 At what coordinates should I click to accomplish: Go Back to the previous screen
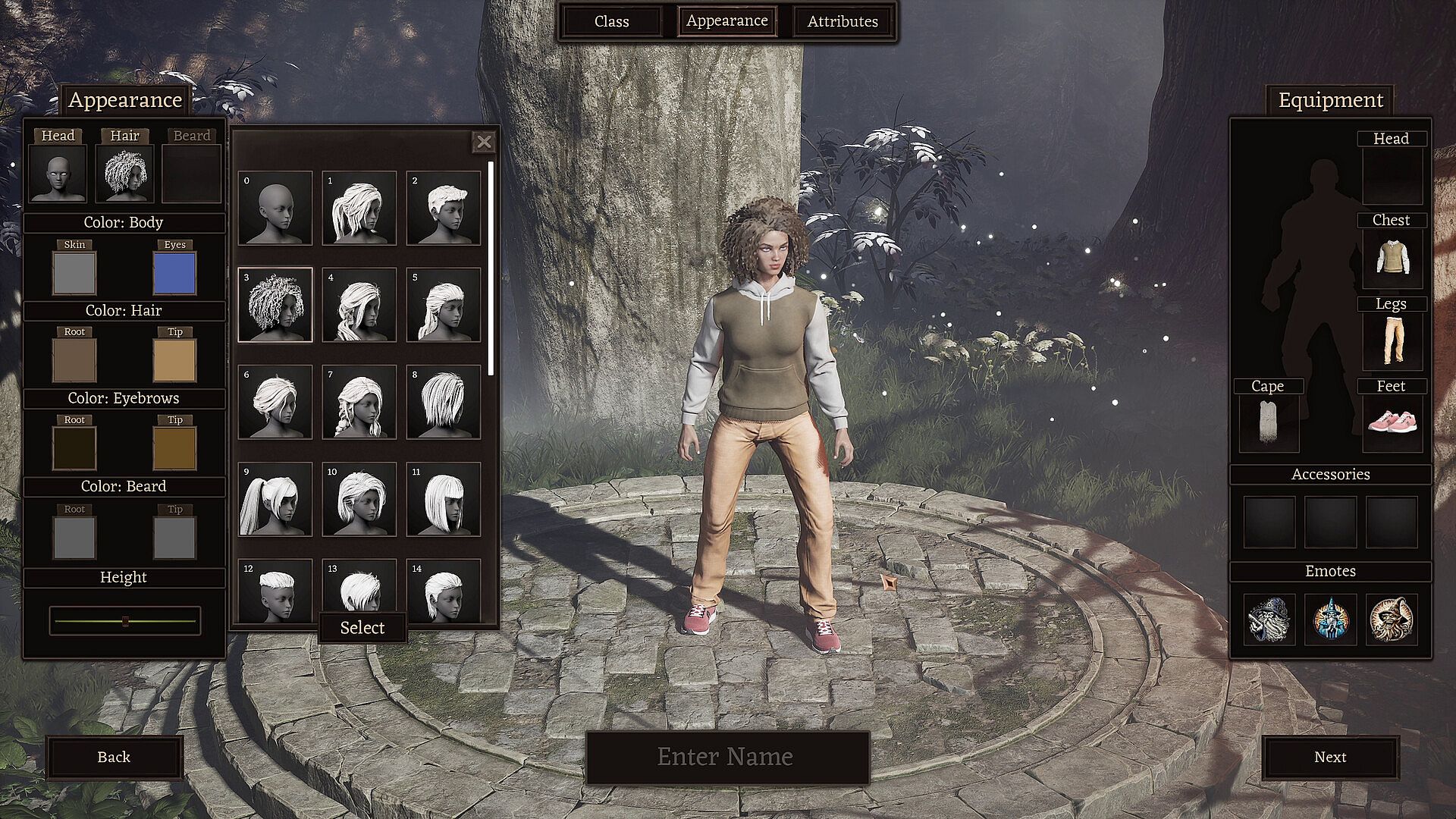(x=114, y=757)
